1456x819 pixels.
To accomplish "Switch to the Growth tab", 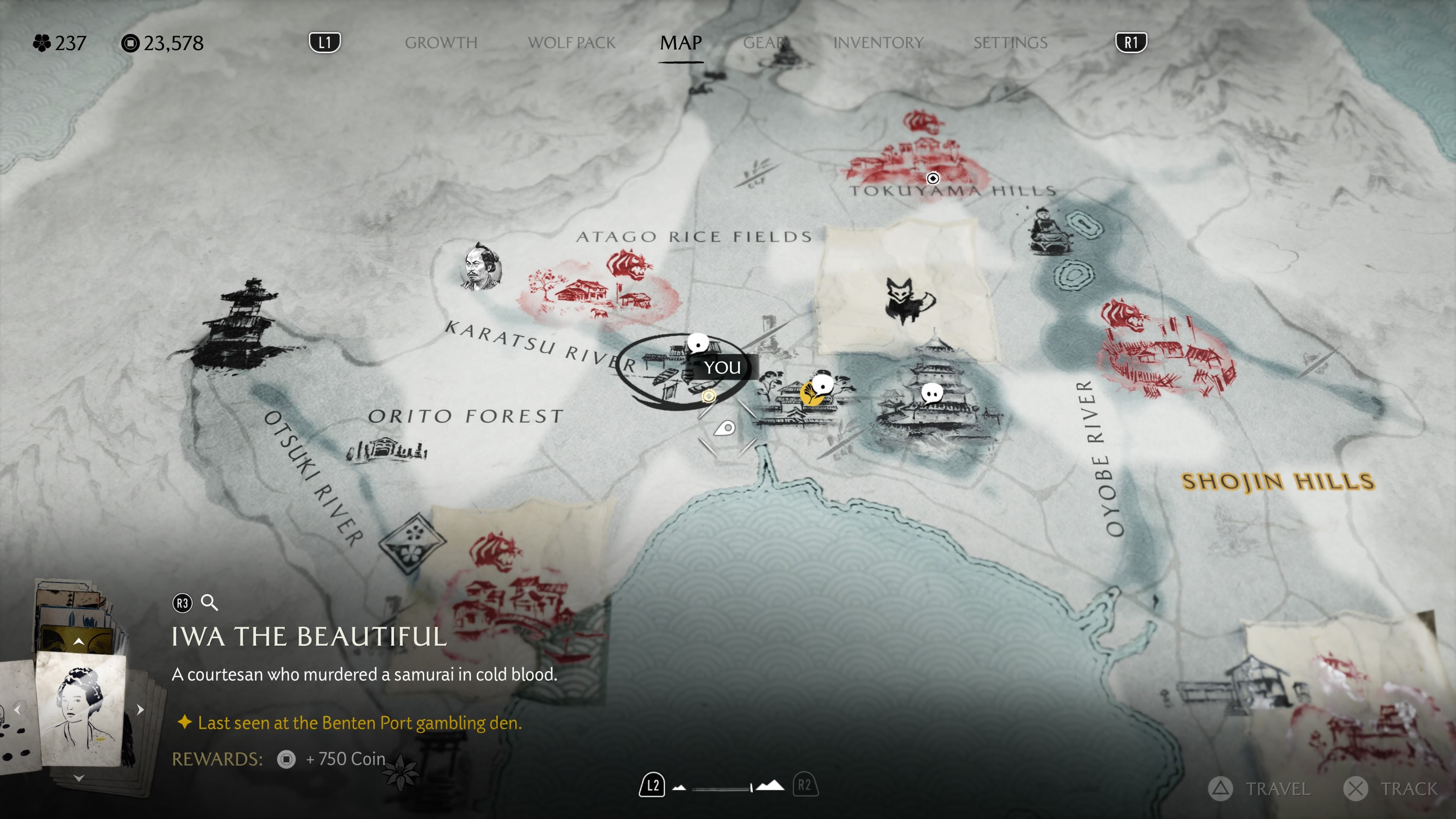I will click(x=441, y=43).
